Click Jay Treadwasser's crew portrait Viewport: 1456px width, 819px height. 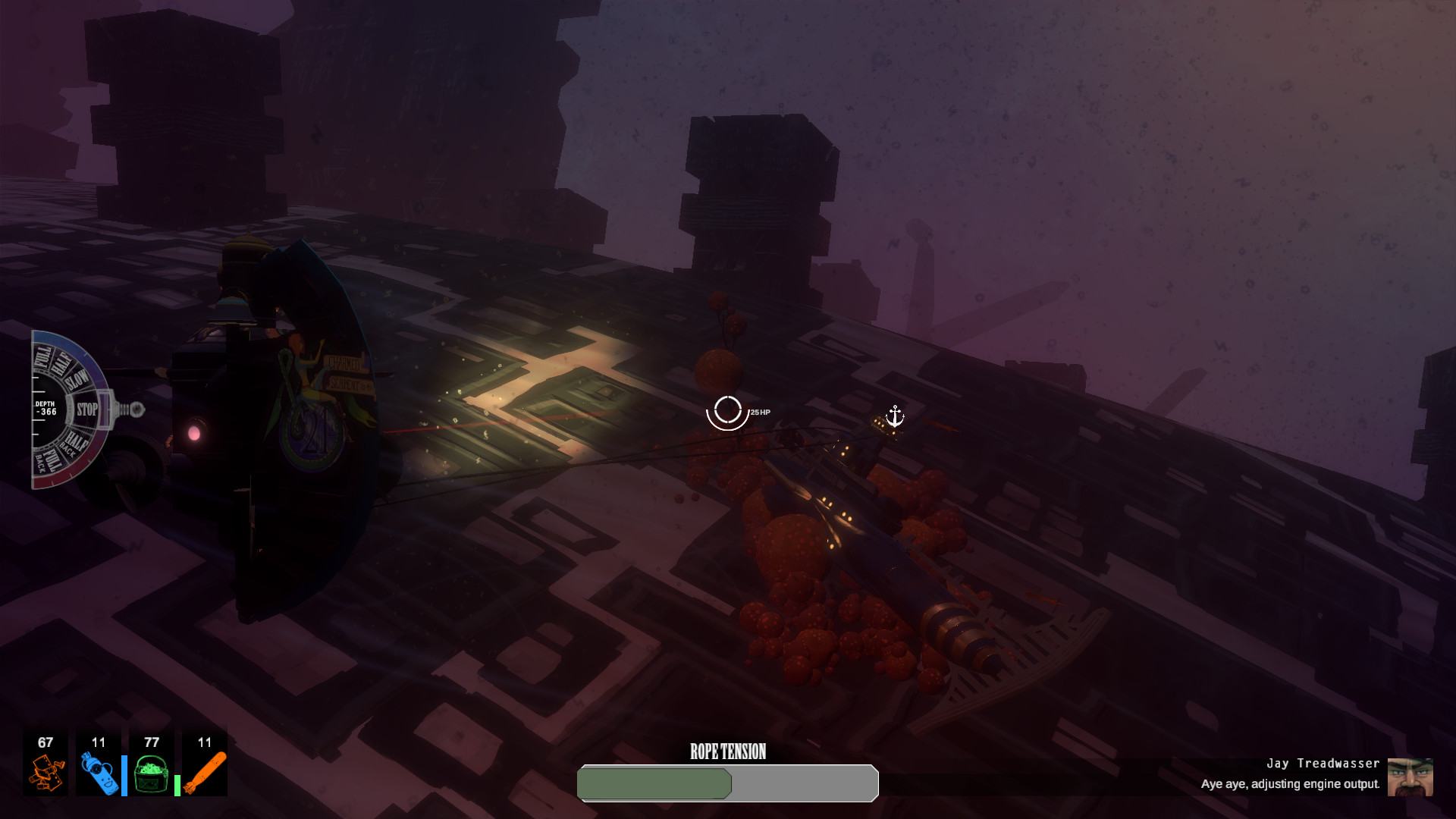(x=1410, y=777)
